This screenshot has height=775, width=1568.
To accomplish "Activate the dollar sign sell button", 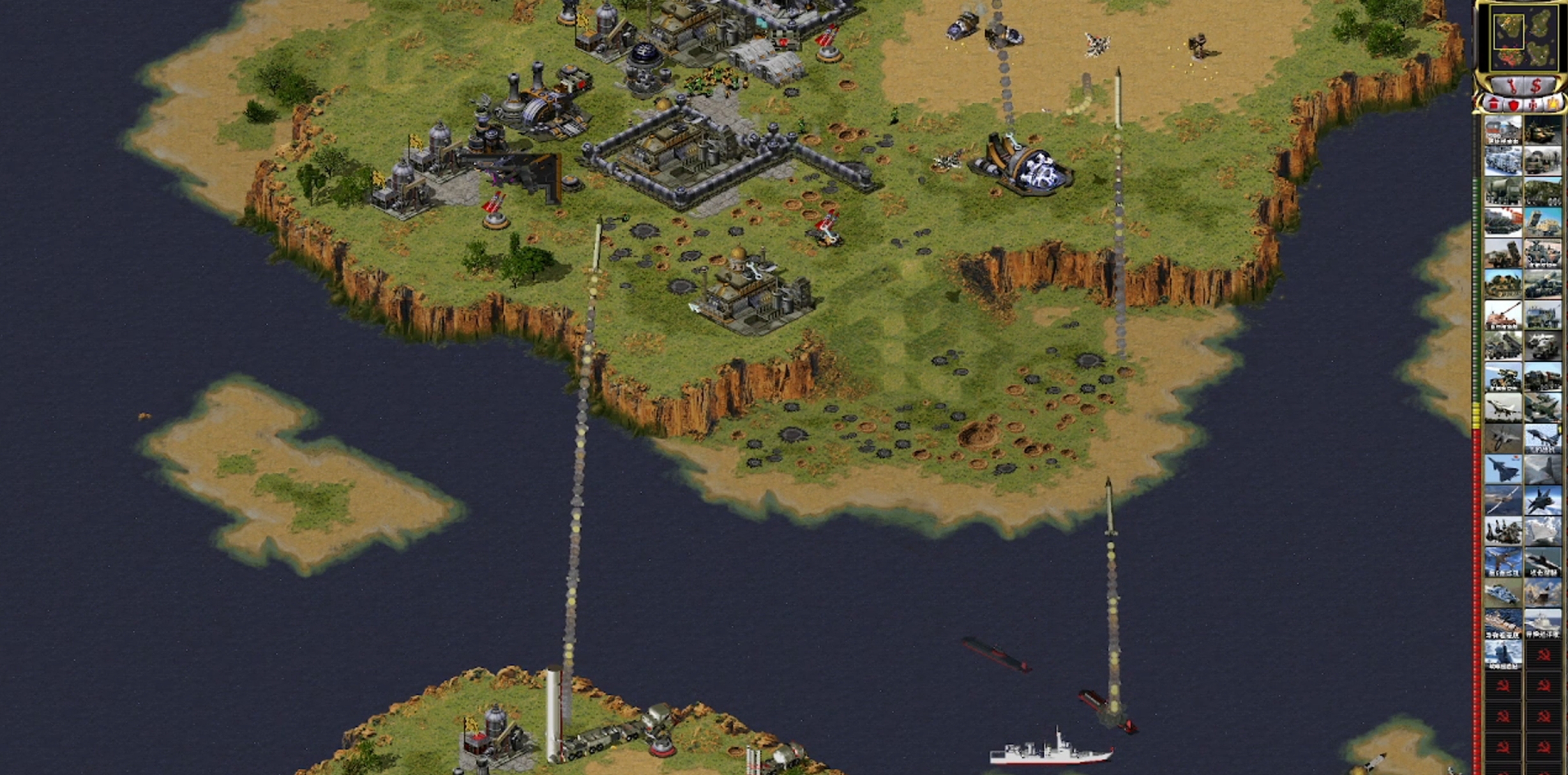I will point(1536,85).
